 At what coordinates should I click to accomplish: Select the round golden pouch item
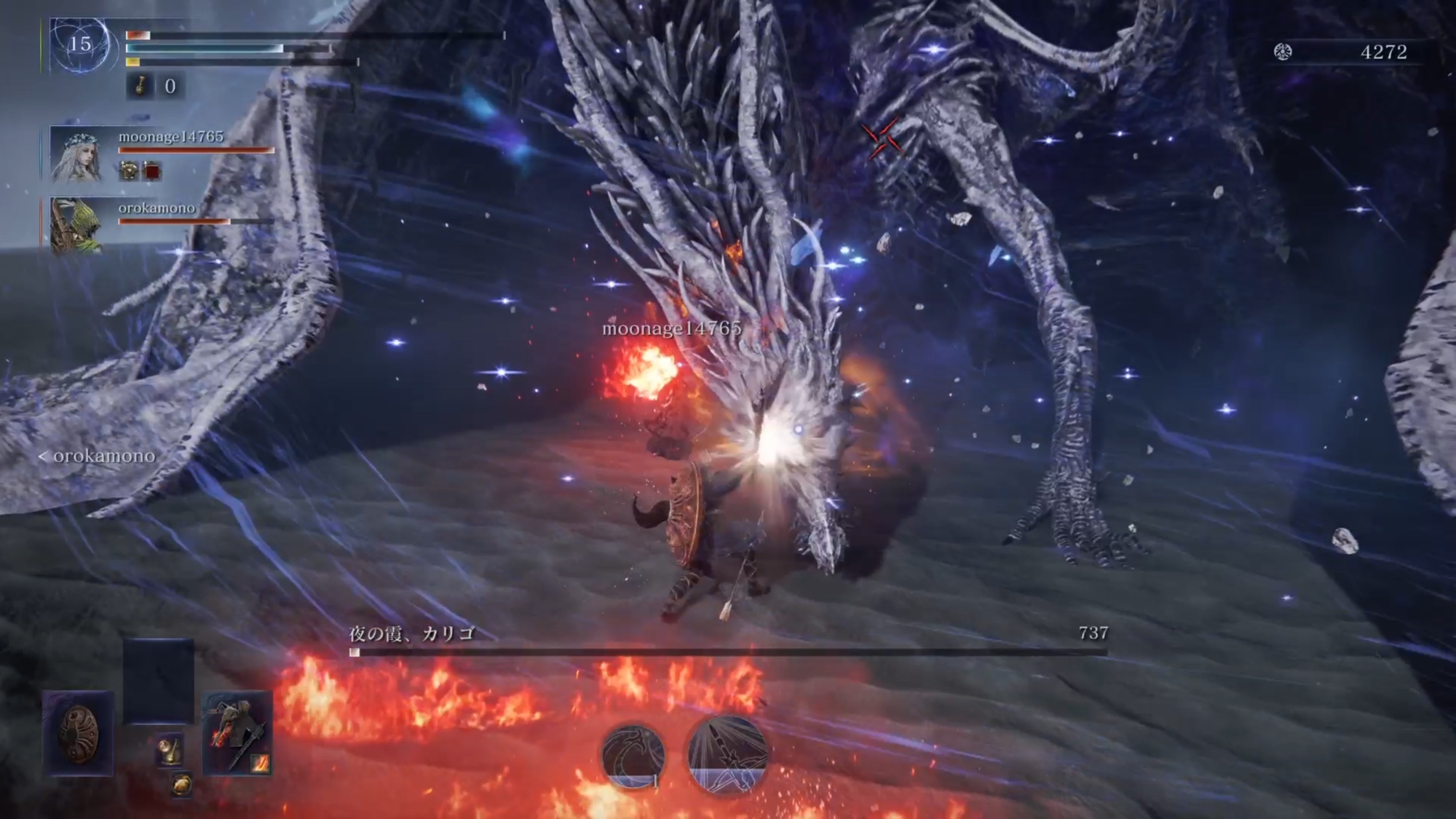click(182, 785)
